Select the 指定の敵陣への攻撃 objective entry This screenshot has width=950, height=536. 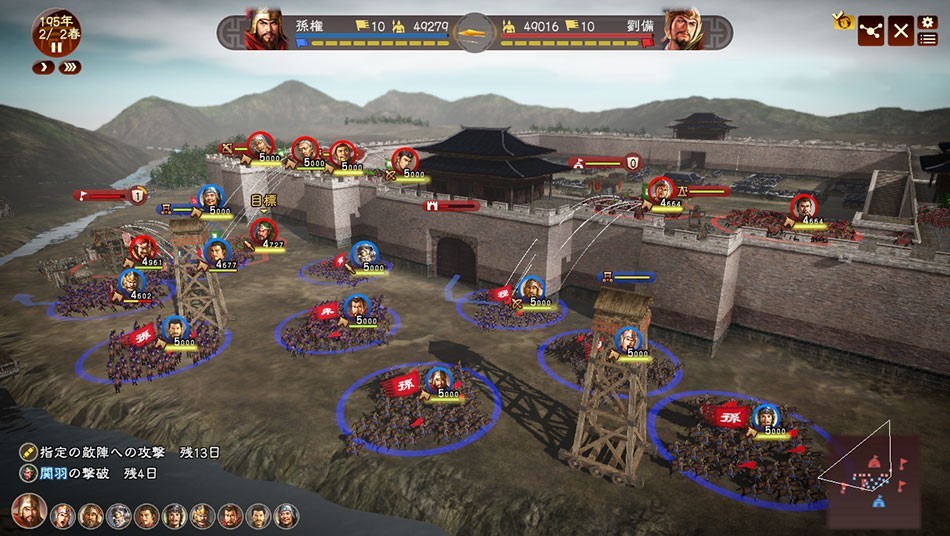[121, 452]
